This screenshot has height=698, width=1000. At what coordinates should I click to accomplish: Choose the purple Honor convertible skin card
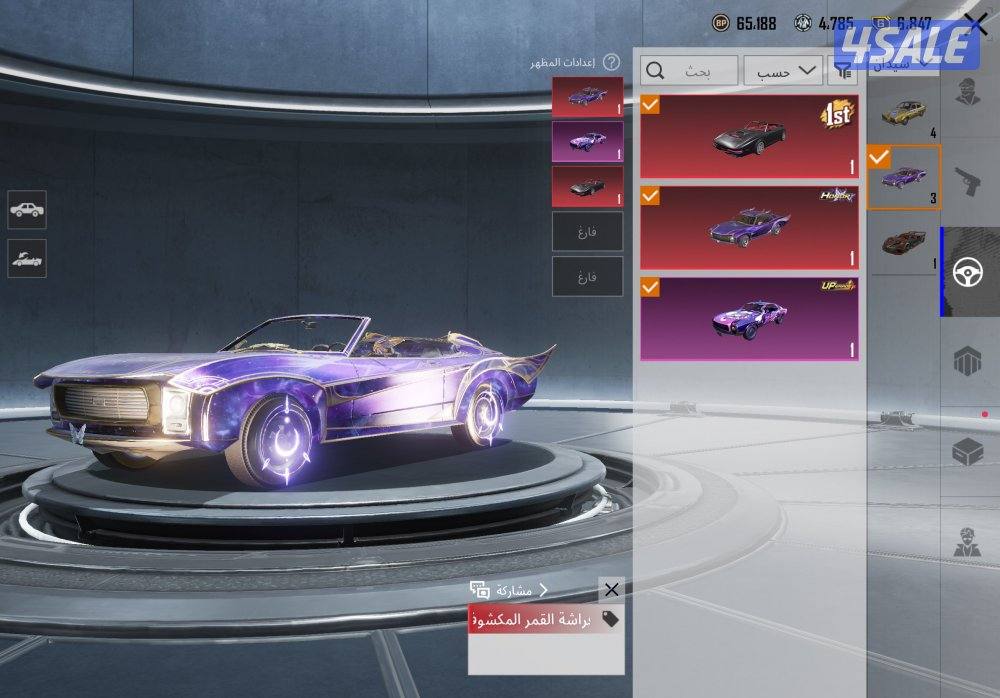[x=749, y=227]
